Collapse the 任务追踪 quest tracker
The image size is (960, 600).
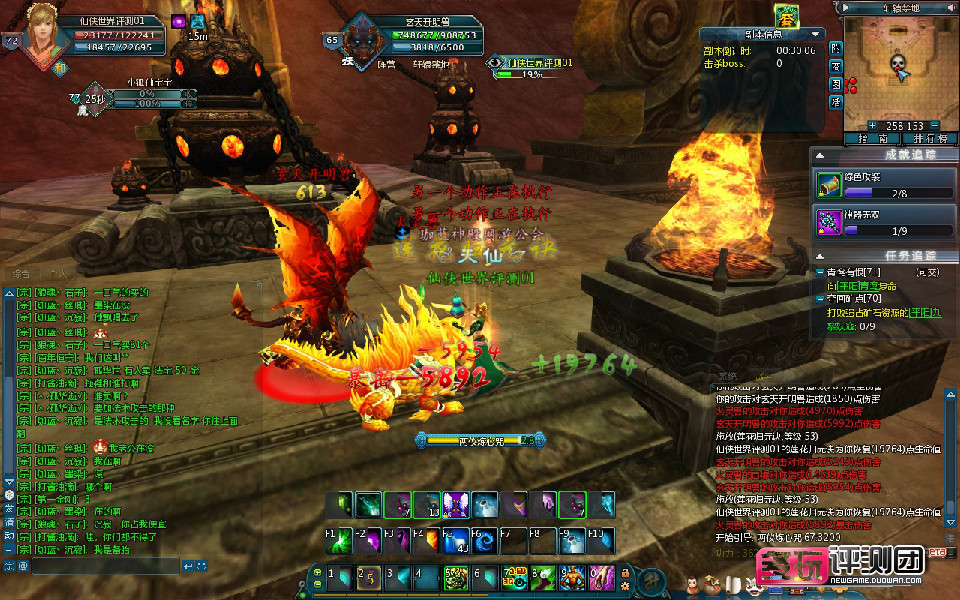818,256
